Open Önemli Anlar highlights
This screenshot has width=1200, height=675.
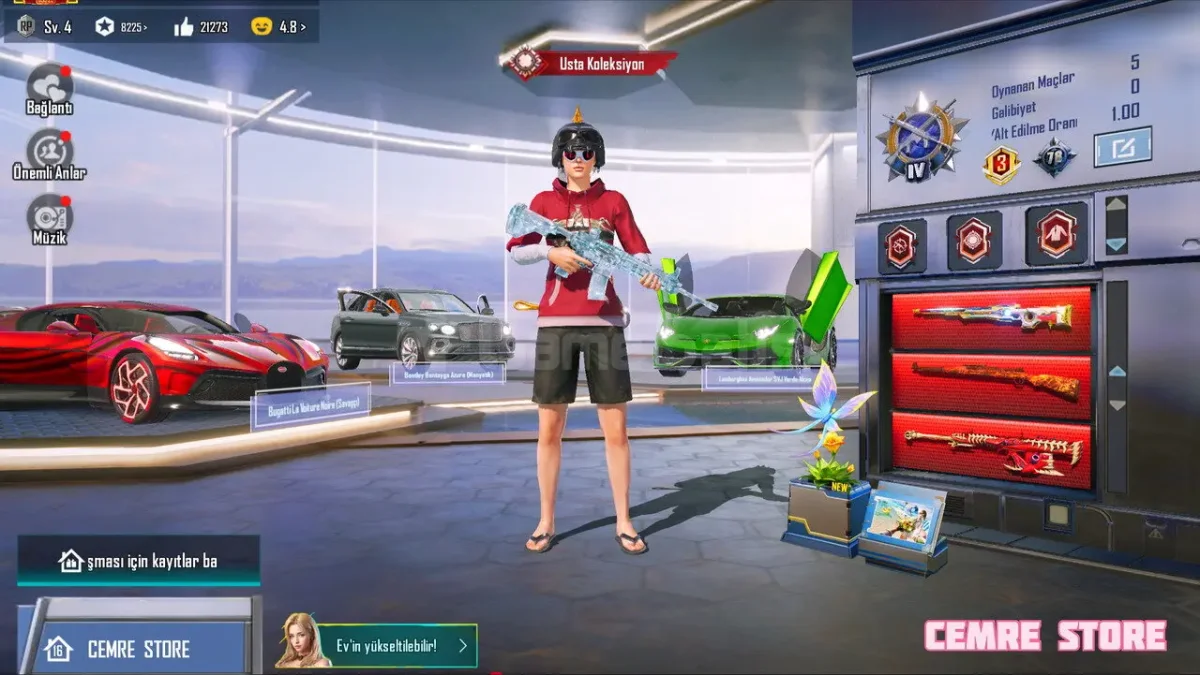[x=49, y=151]
